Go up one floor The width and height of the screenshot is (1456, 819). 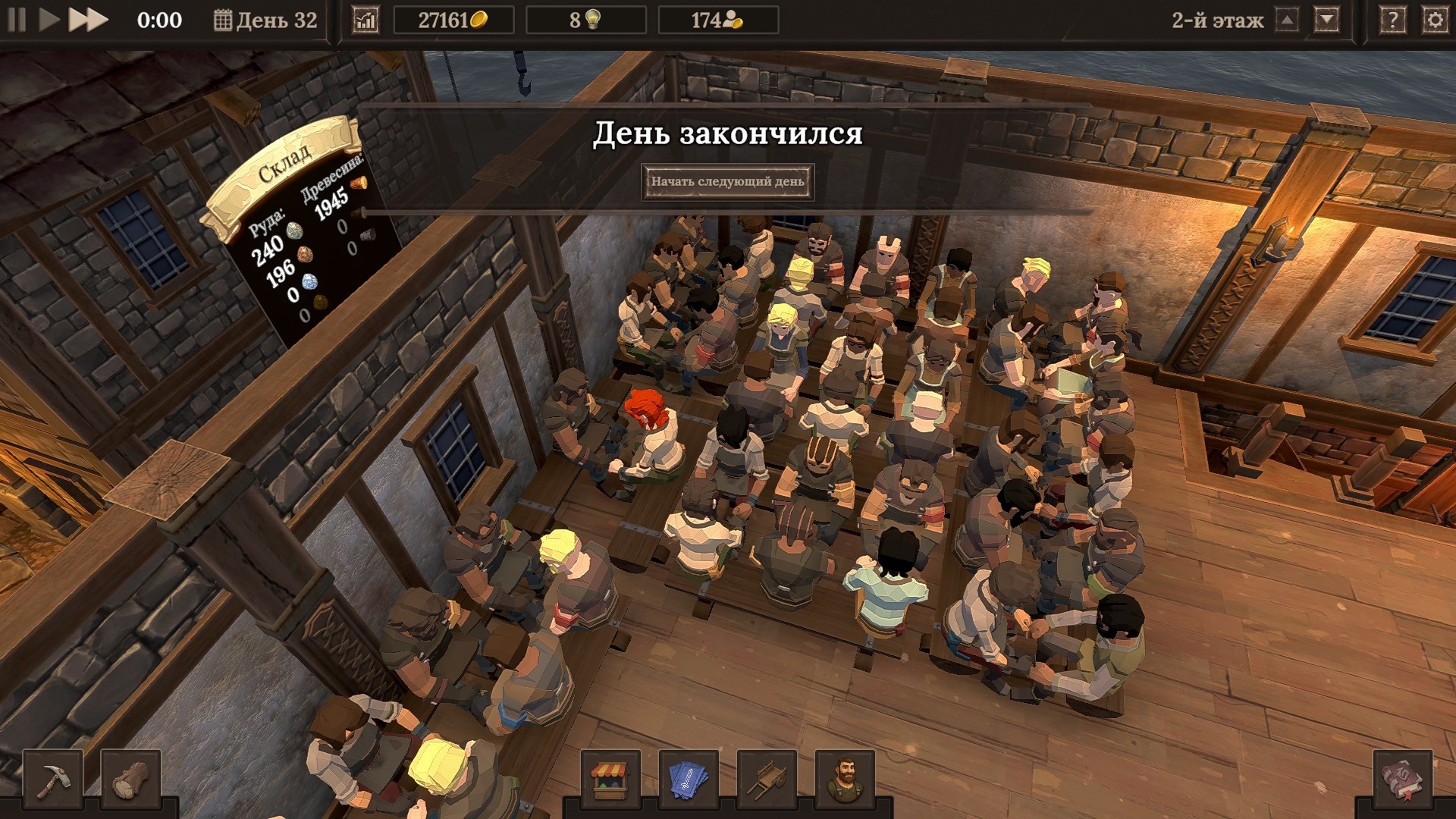click(1287, 20)
